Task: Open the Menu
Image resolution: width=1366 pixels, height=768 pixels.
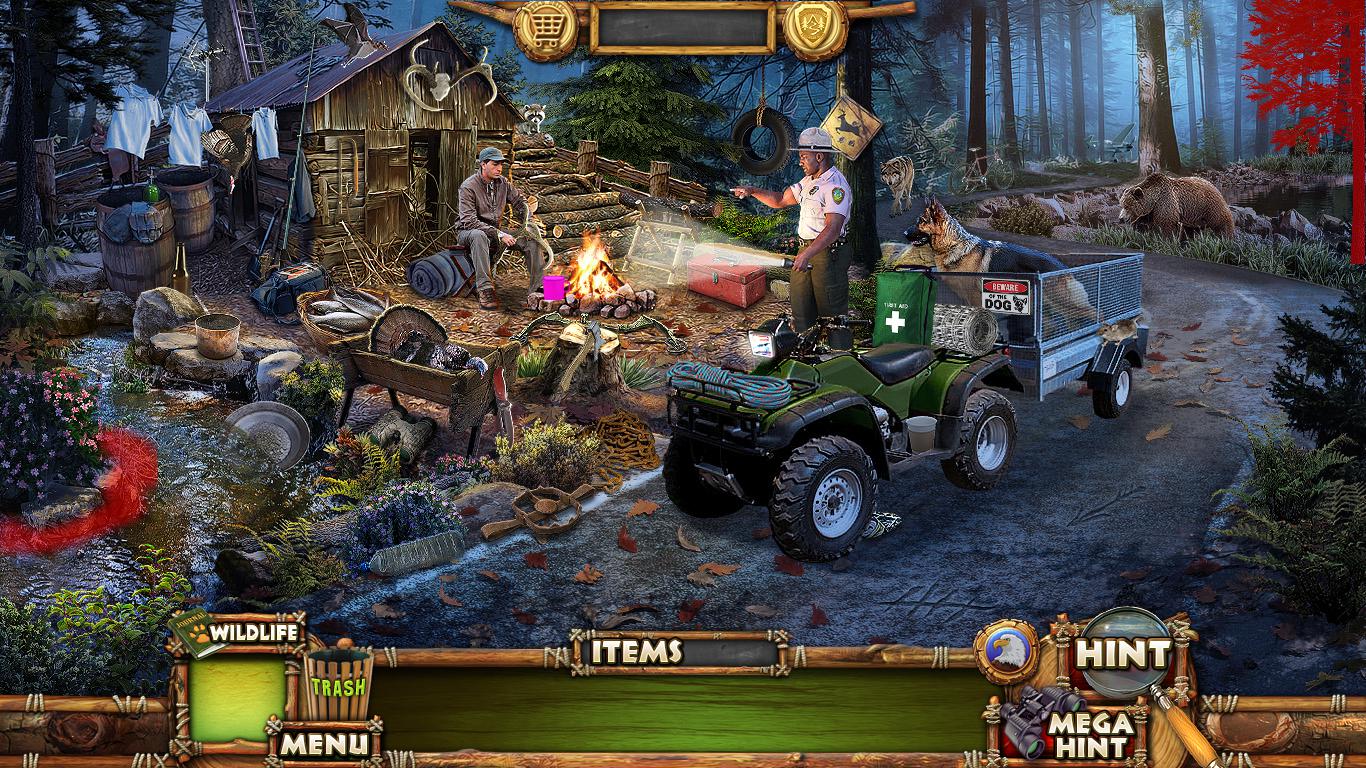Action: [322, 743]
